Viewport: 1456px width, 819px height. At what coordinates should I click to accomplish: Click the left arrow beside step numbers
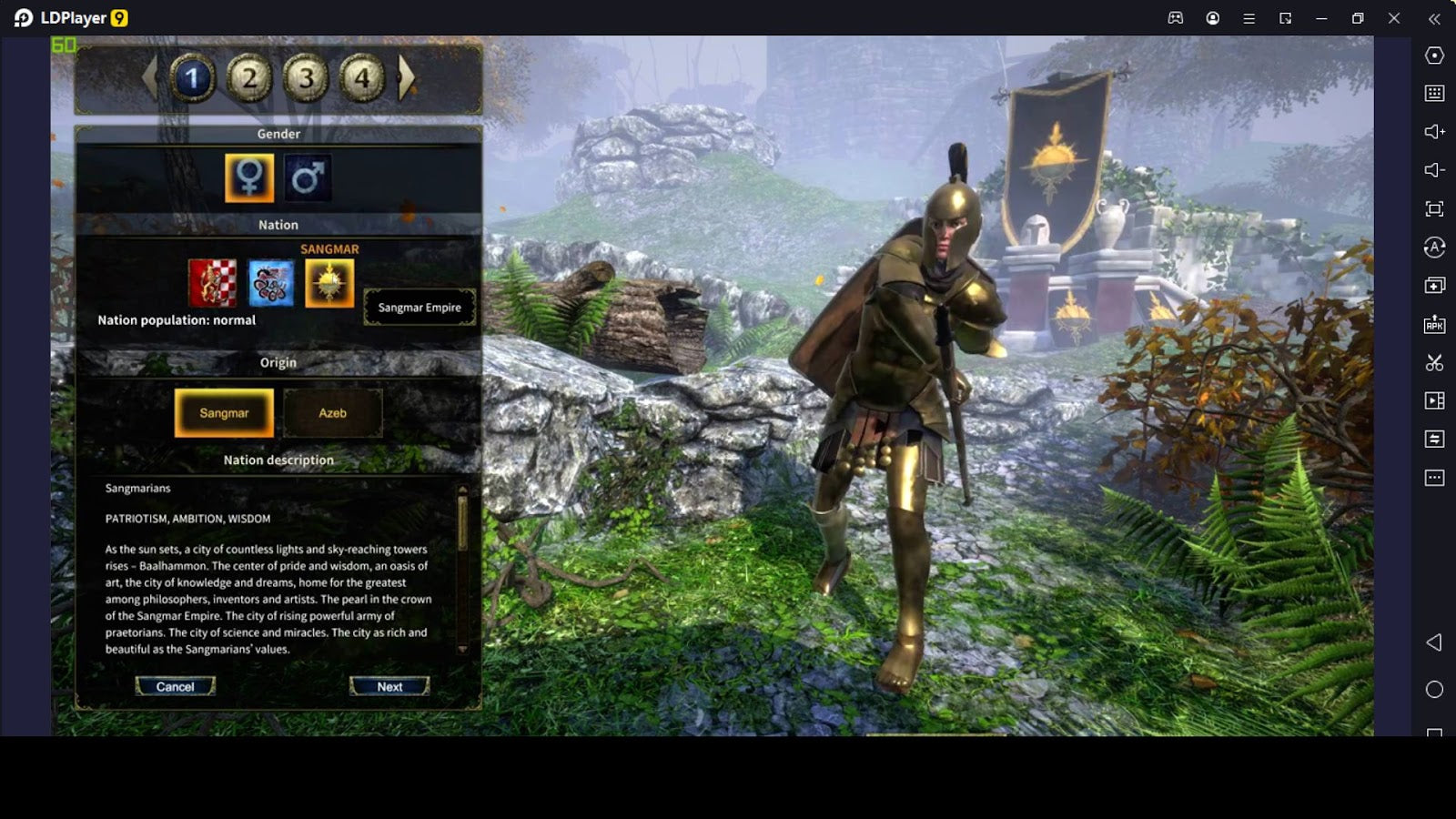click(150, 78)
